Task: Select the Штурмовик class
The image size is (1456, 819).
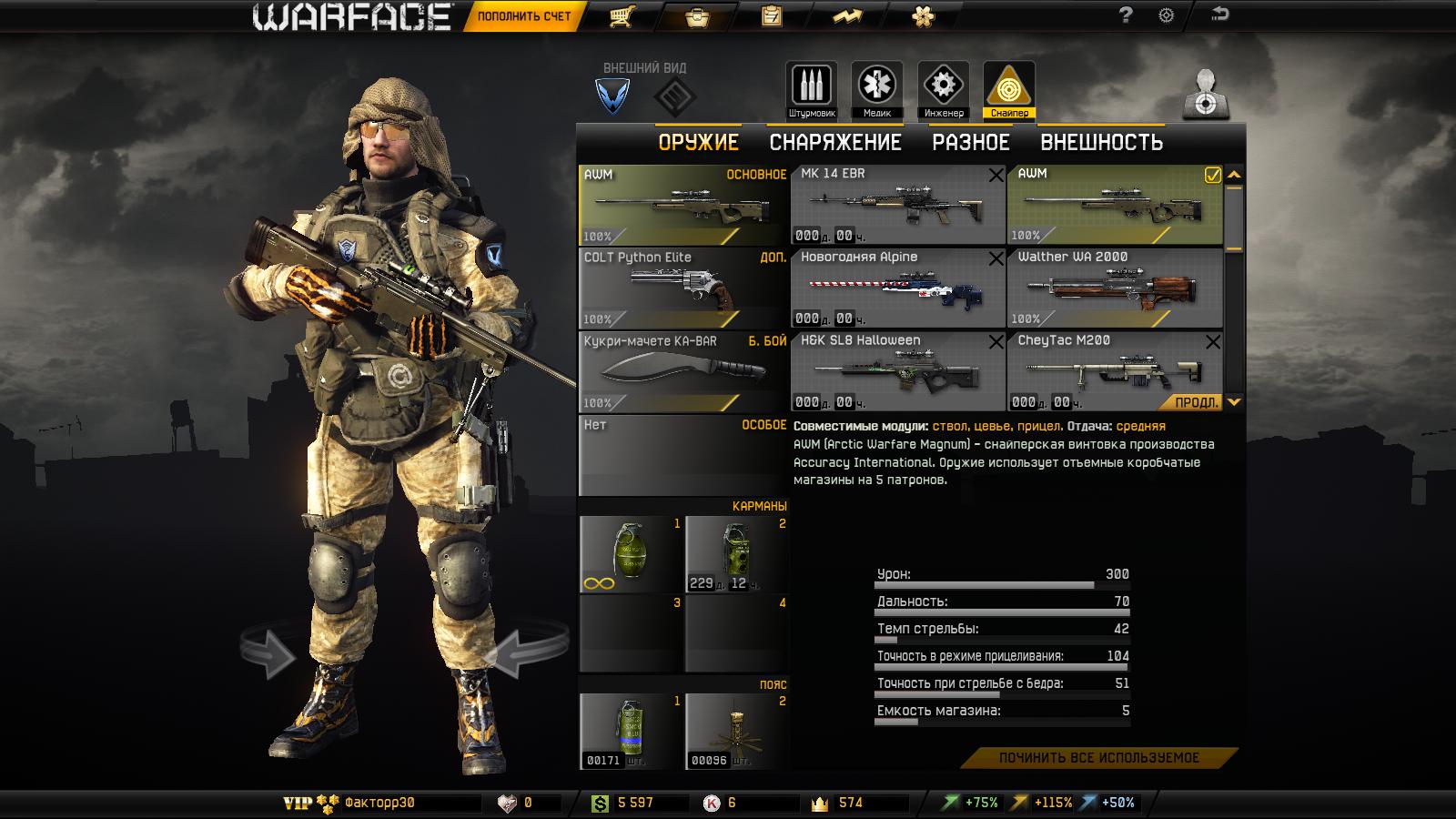Action: [x=811, y=90]
